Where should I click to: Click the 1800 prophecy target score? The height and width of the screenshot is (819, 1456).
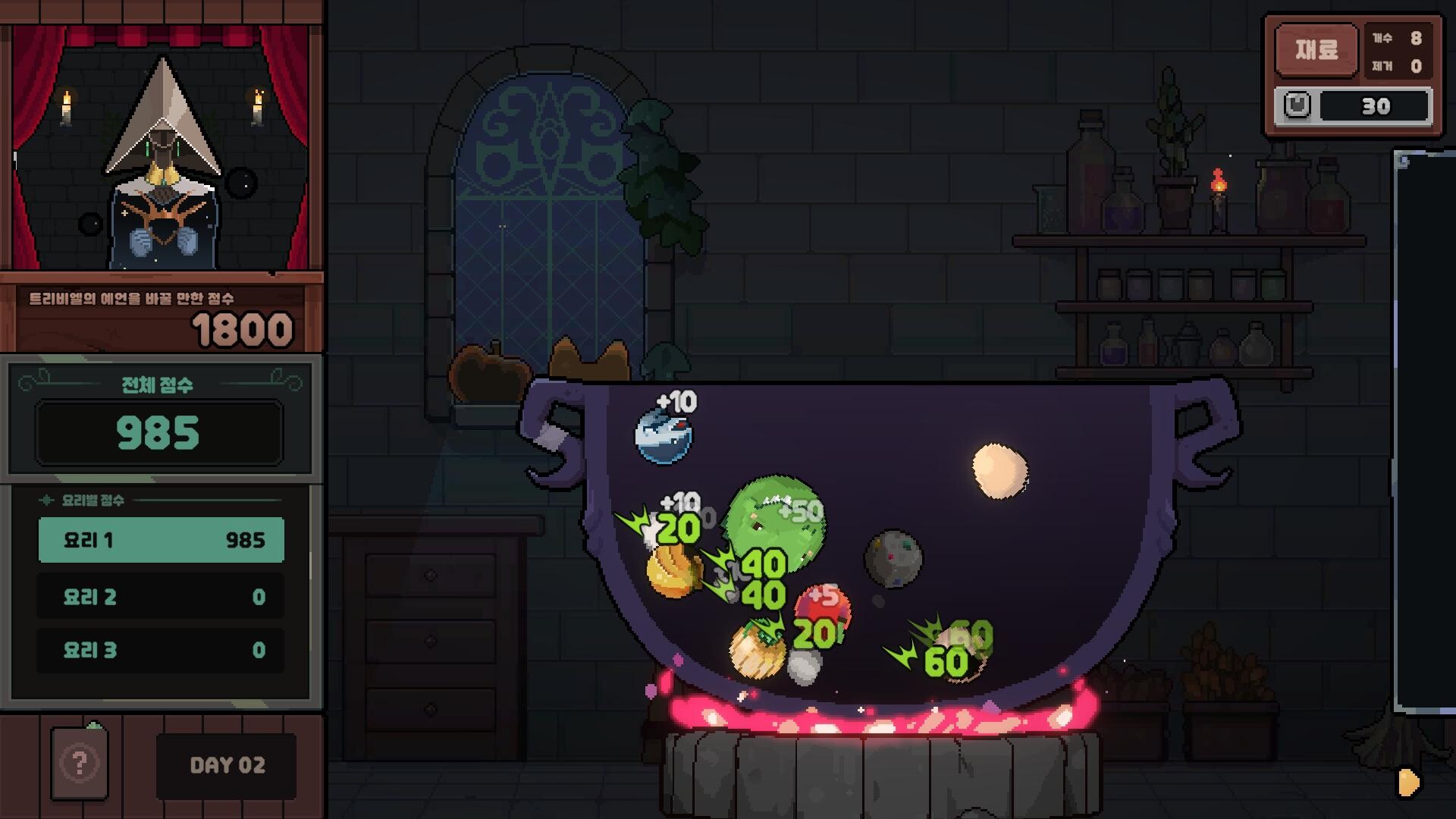click(243, 328)
